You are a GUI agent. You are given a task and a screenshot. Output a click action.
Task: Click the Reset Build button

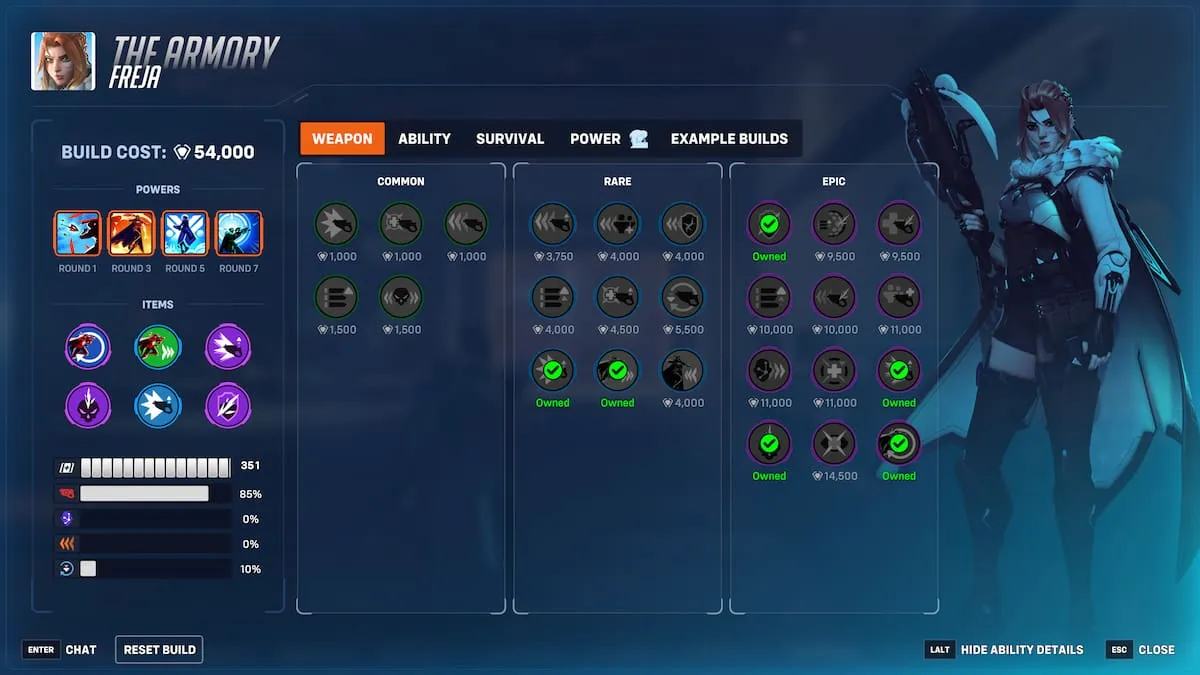point(159,649)
